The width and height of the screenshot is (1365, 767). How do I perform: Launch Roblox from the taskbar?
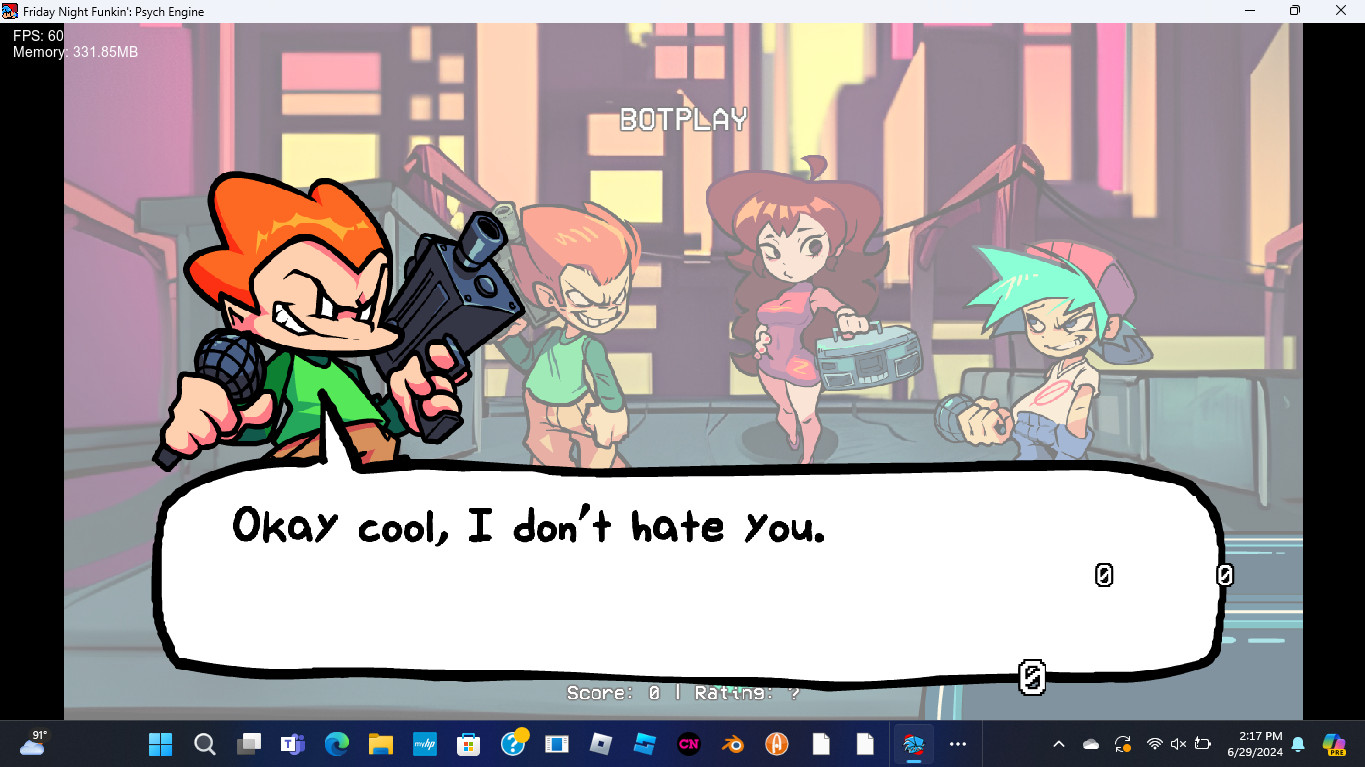(600, 744)
